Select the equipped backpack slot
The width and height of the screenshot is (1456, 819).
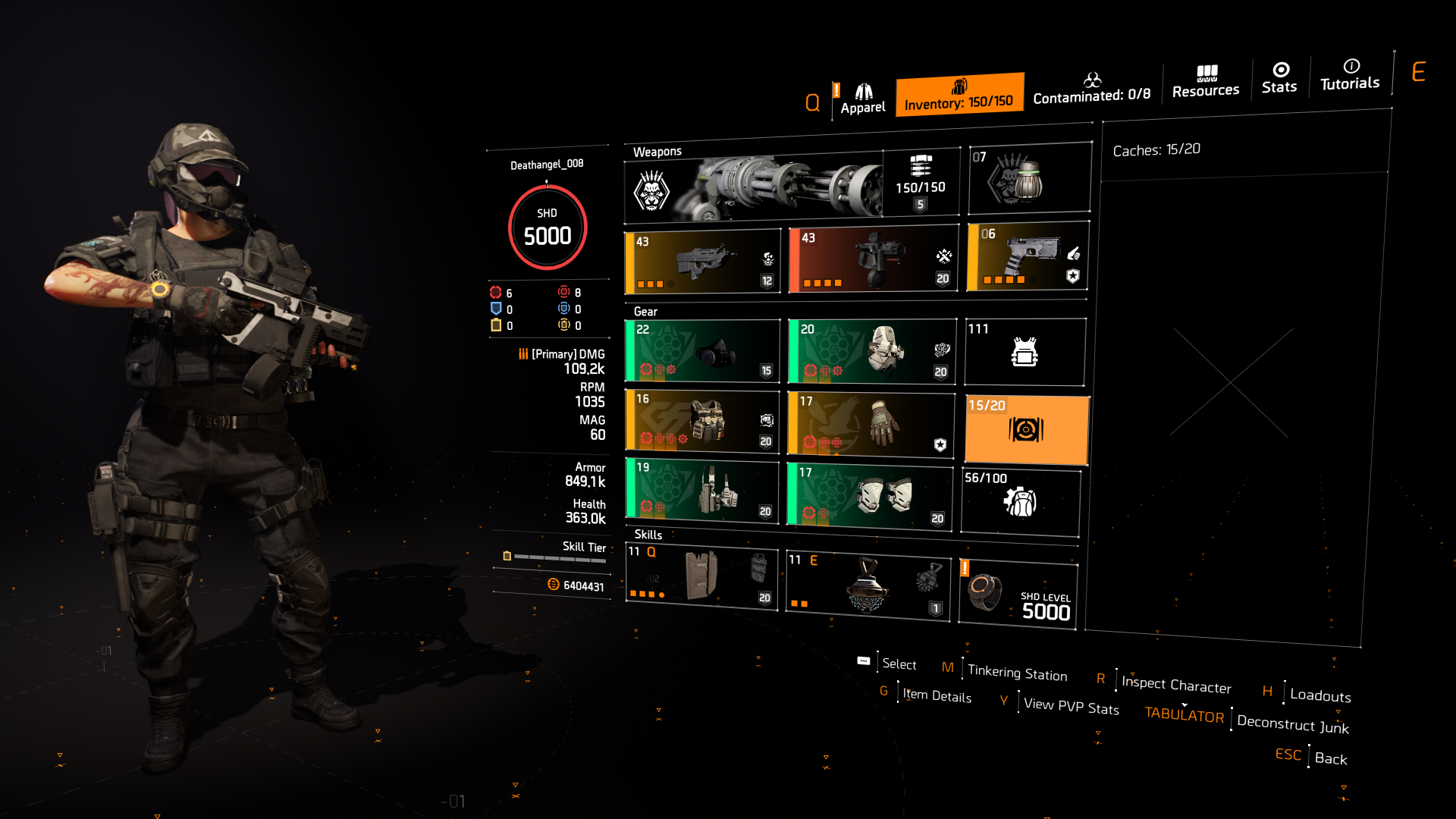(x=871, y=351)
